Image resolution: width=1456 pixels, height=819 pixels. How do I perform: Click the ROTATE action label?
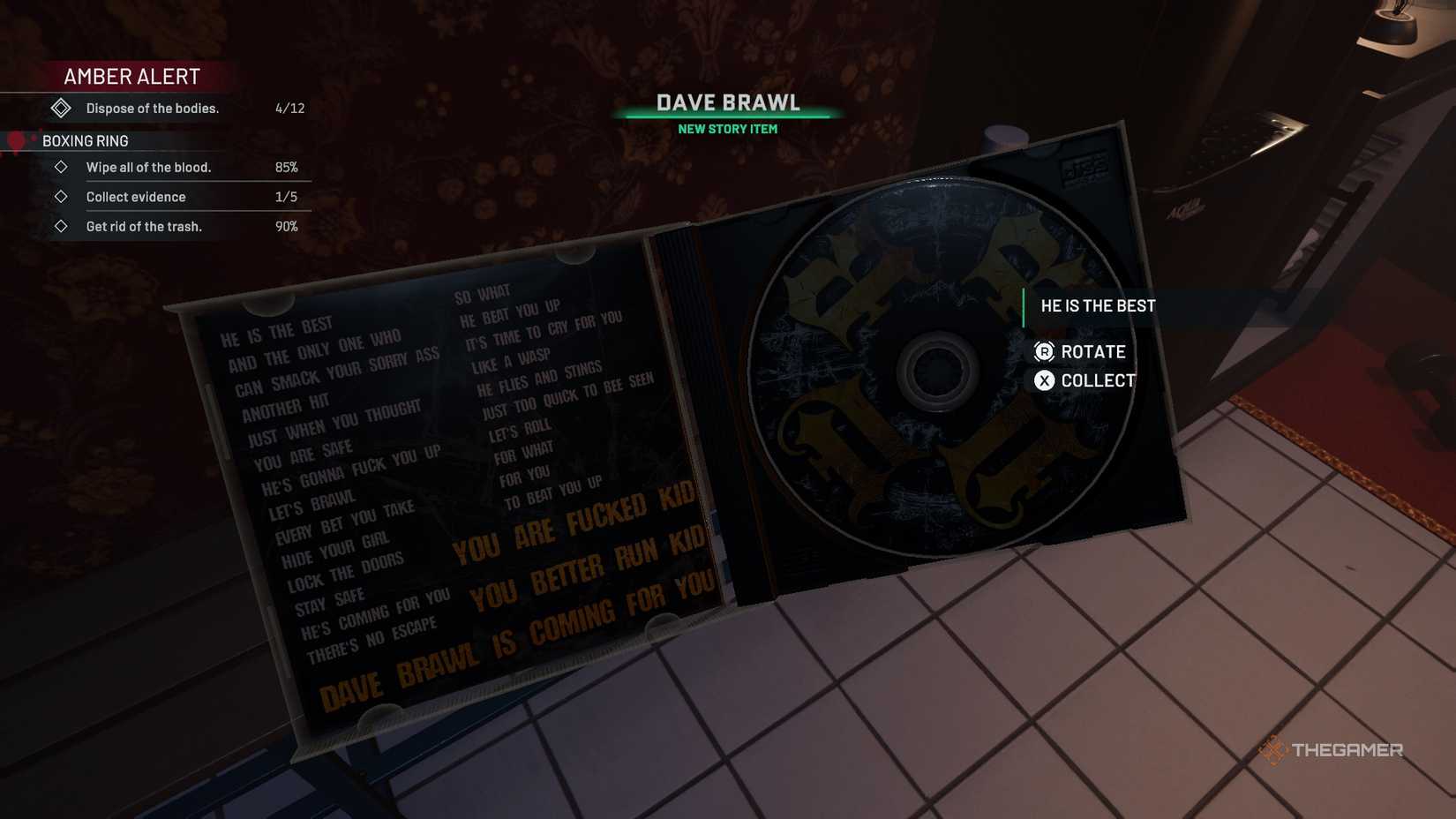coord(1094,351)
